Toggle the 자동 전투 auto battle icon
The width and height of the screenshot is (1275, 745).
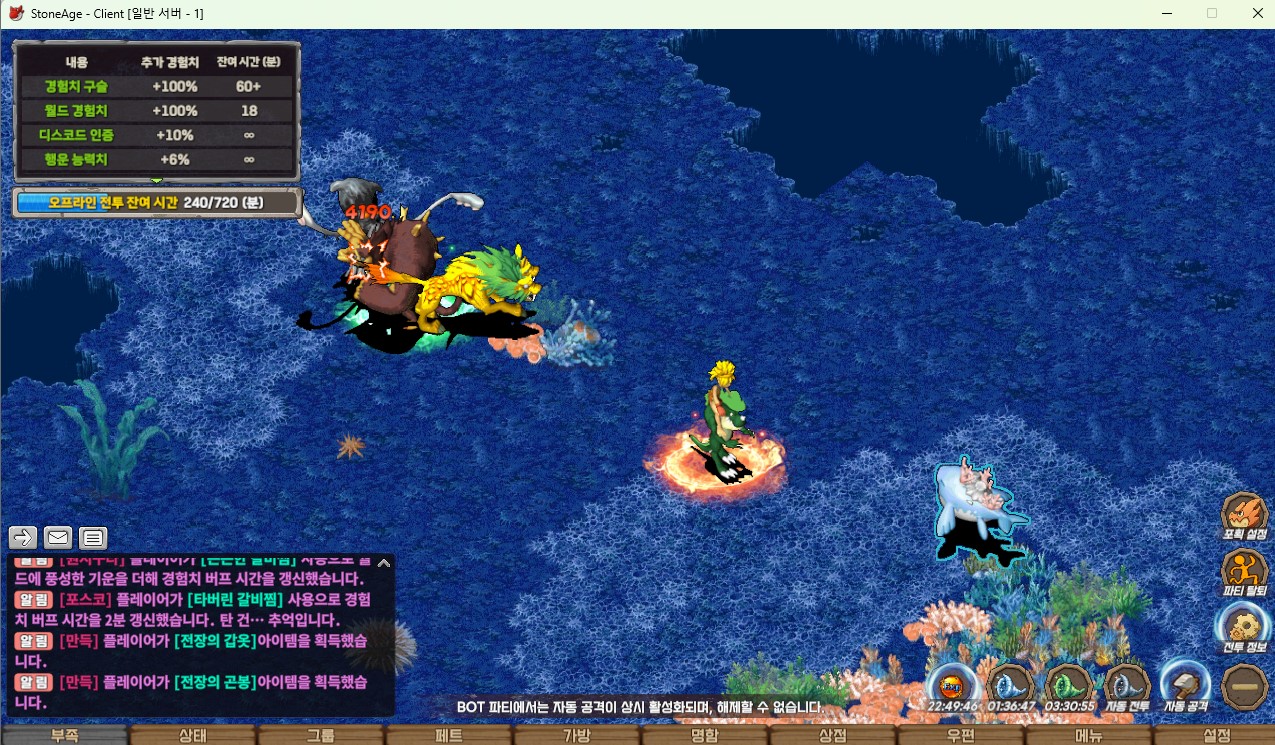click(x=1127, y=687)
